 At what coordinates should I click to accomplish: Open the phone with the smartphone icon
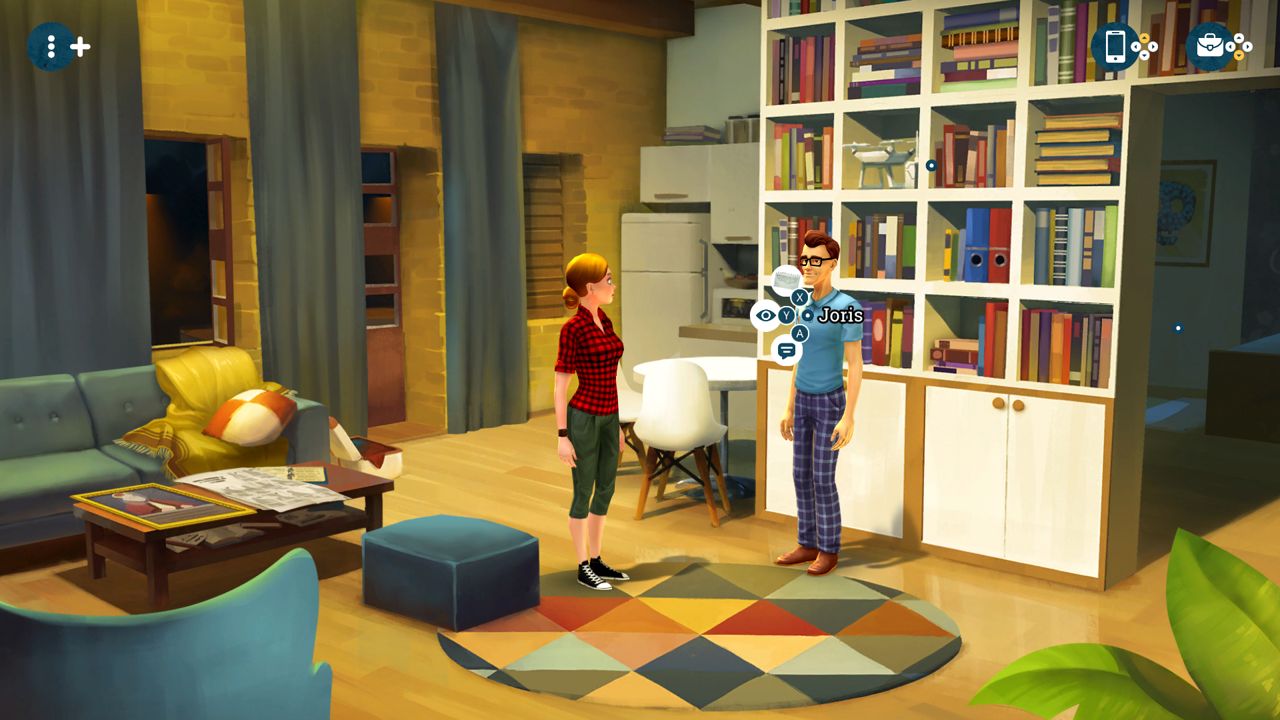1115,47
